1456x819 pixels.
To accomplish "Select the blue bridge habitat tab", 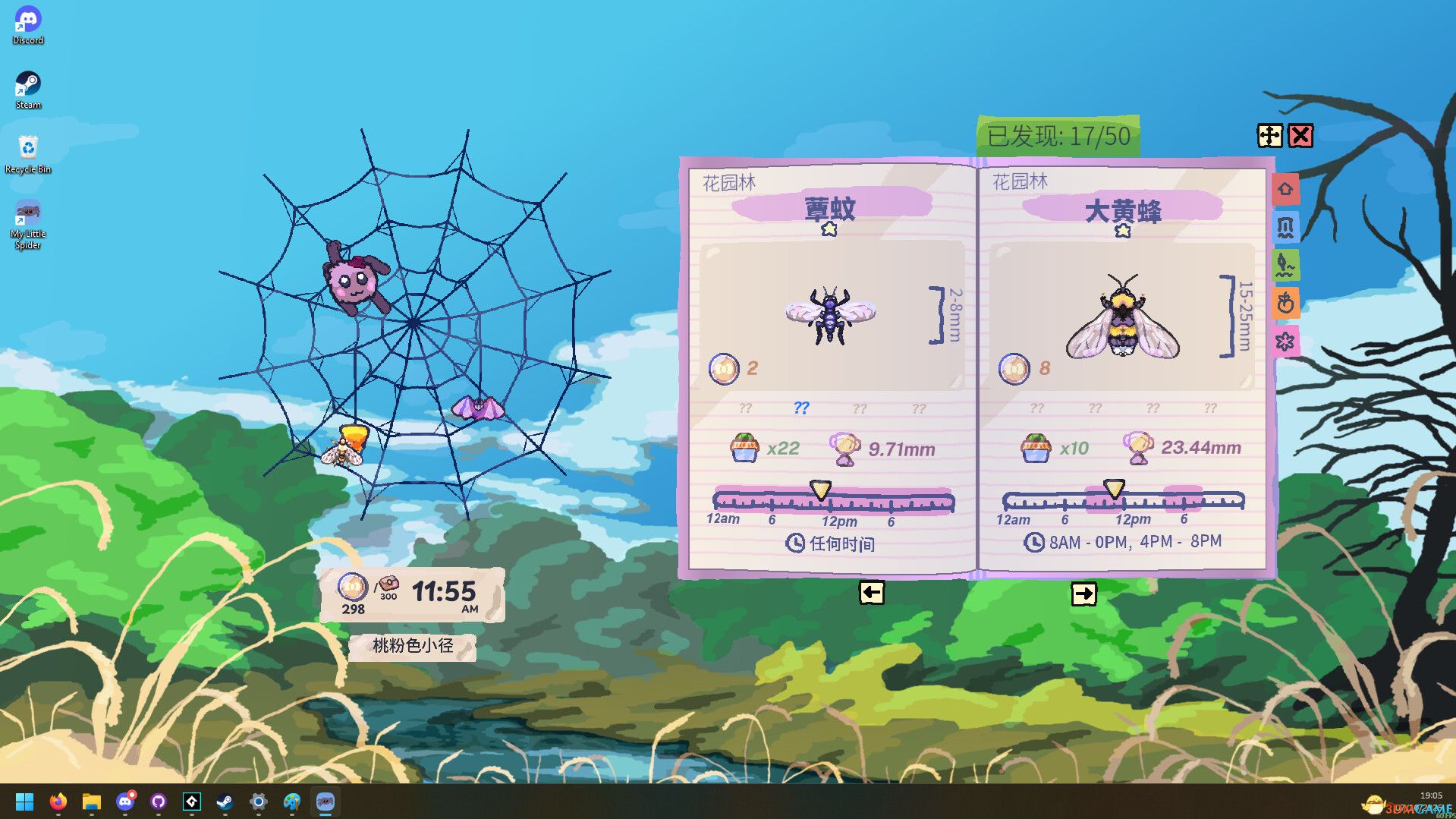I will click(x=1286, y=227).
